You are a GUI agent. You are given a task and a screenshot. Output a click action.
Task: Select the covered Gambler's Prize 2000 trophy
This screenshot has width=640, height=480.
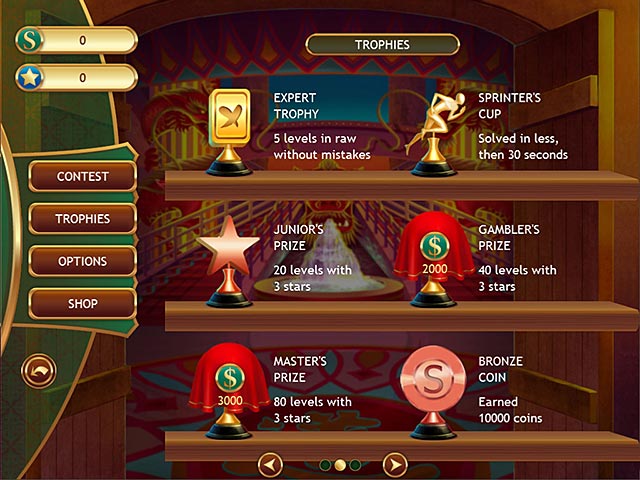click(434, 261)
